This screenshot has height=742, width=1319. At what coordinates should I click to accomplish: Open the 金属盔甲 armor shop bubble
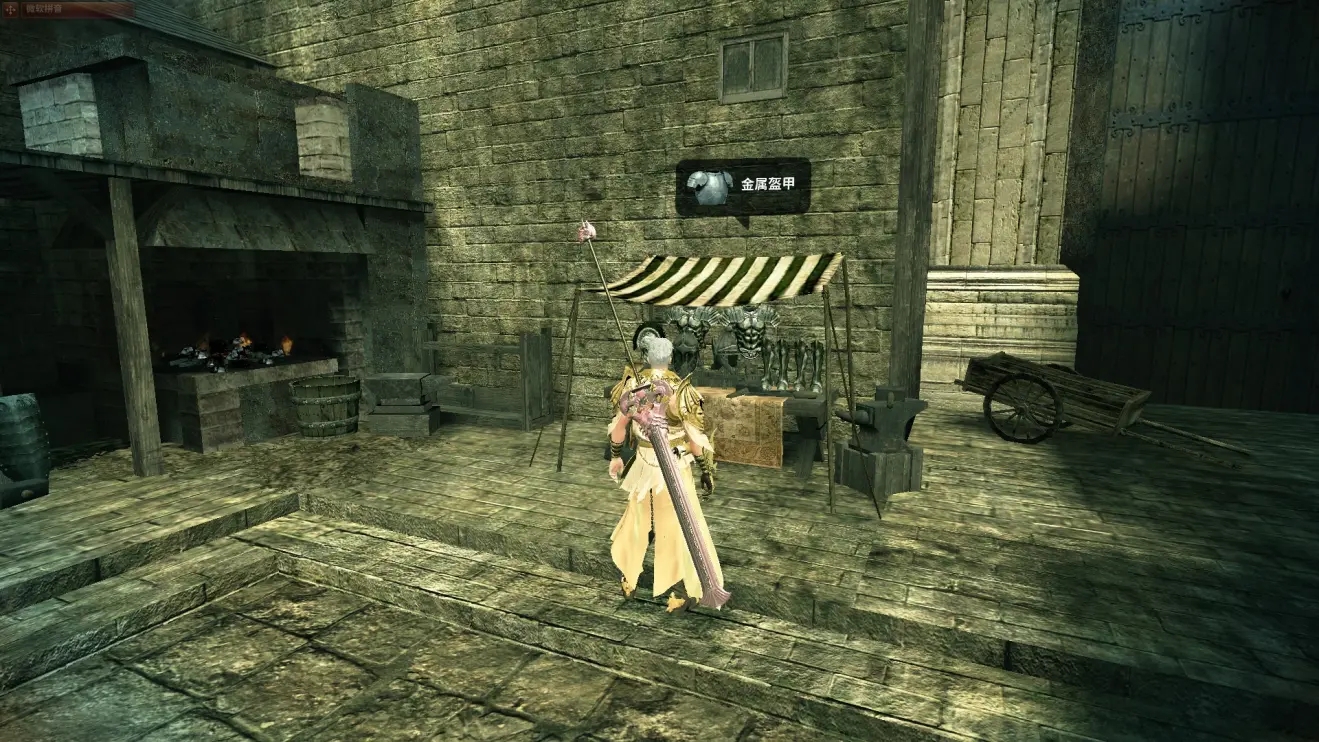click(x=743, y=186)
